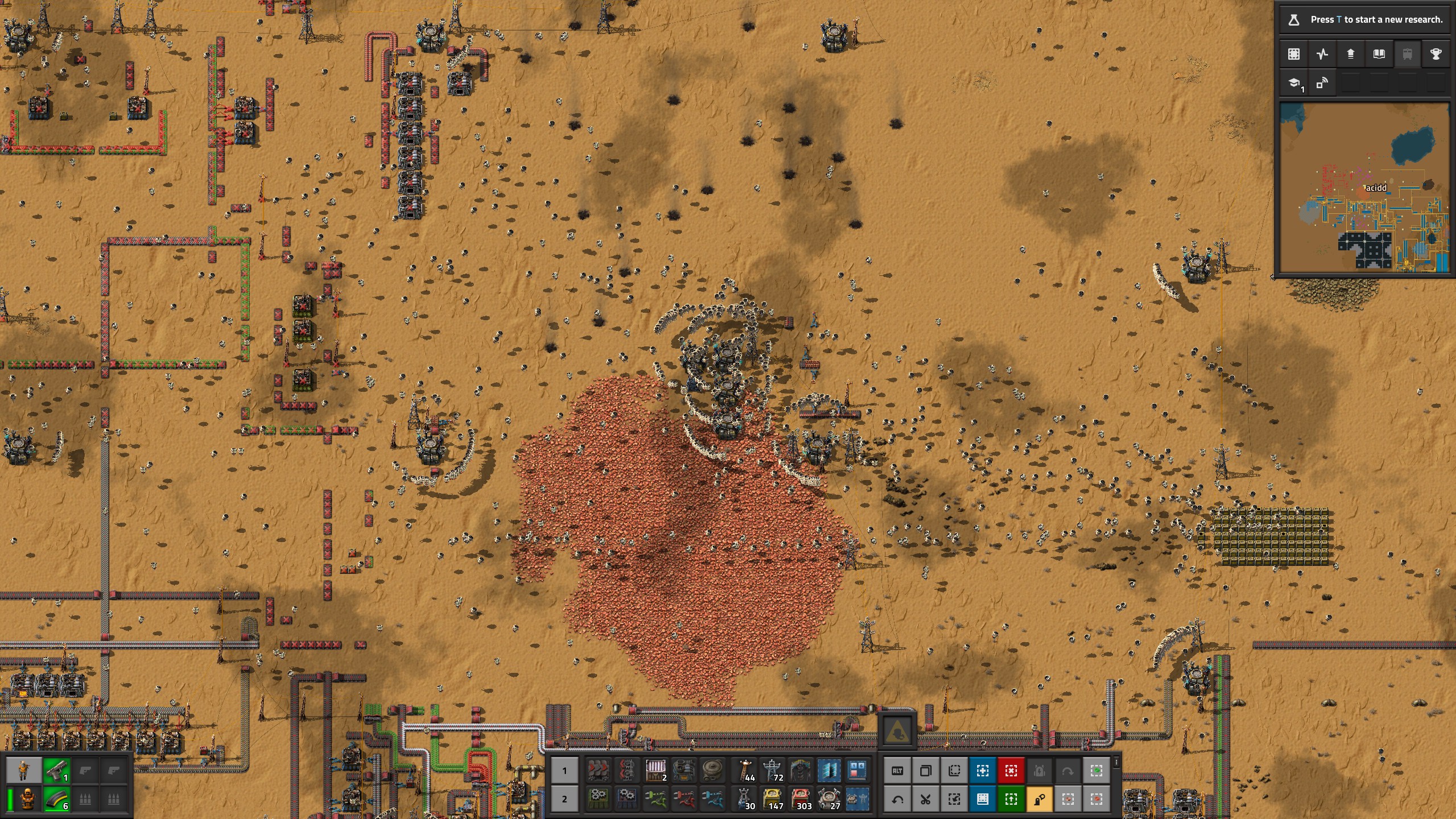
Task: Switch to quickbar row 2
Action: pos(564,799)
